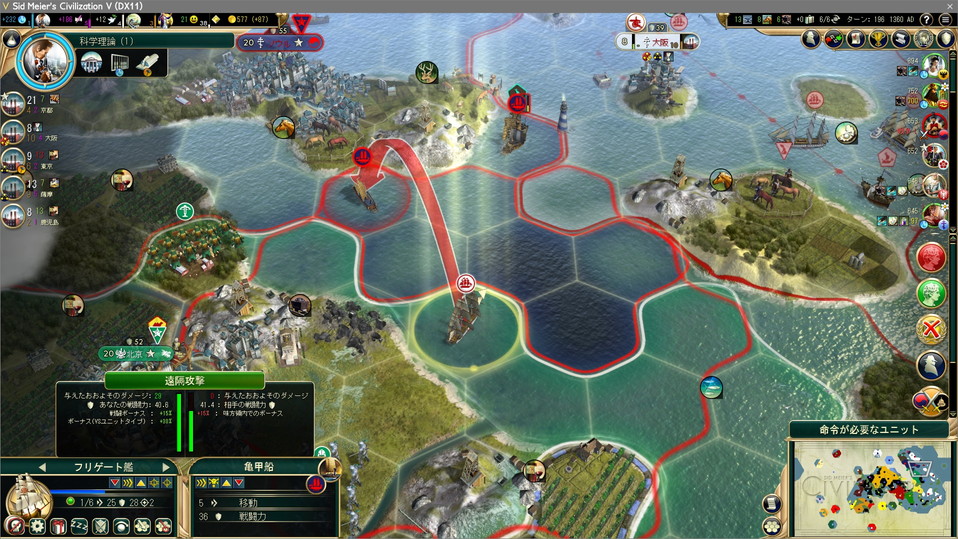Cycle to the previous unit with left arrow

pyautogui.click(x=42, y=467)
